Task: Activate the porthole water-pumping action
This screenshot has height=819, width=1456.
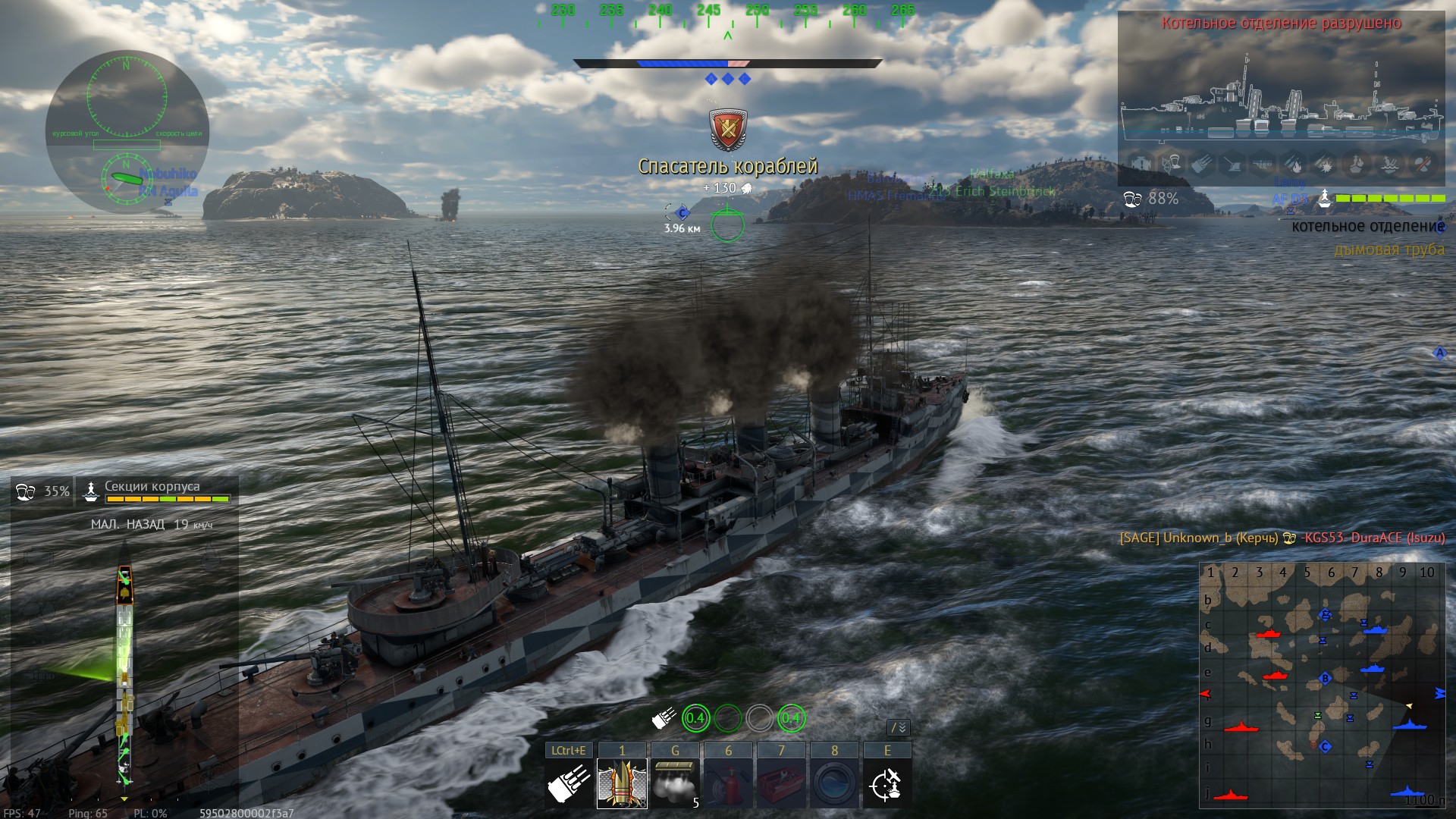Action: click(x=834, y=784)
